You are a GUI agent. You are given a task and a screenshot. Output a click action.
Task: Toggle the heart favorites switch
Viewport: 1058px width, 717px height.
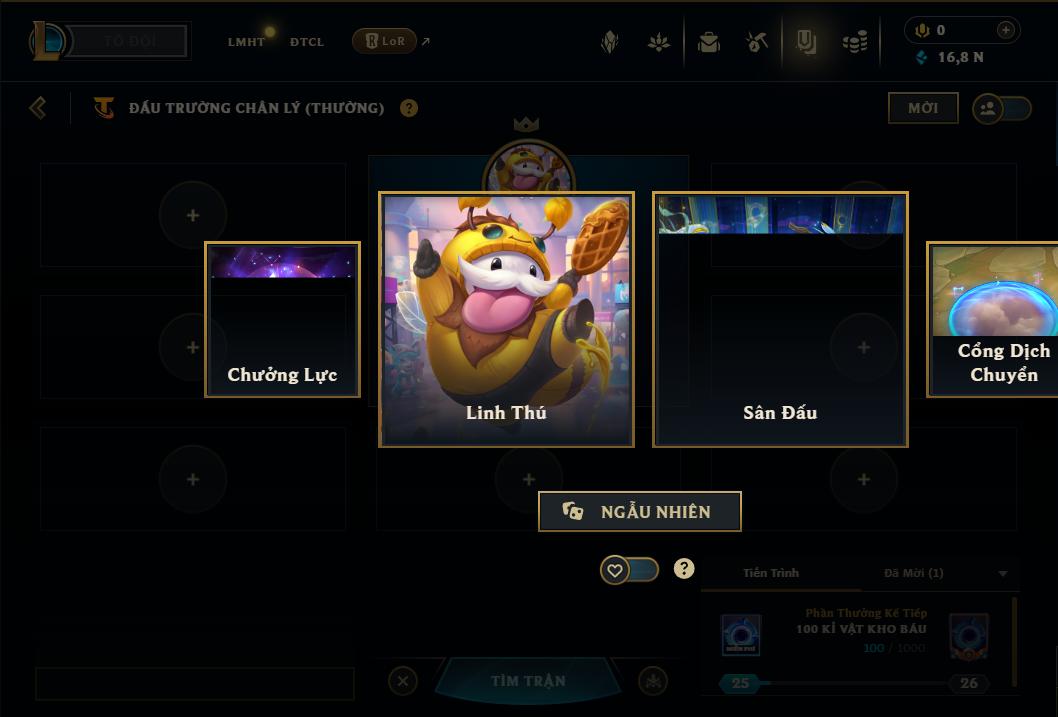coord(629,570)
